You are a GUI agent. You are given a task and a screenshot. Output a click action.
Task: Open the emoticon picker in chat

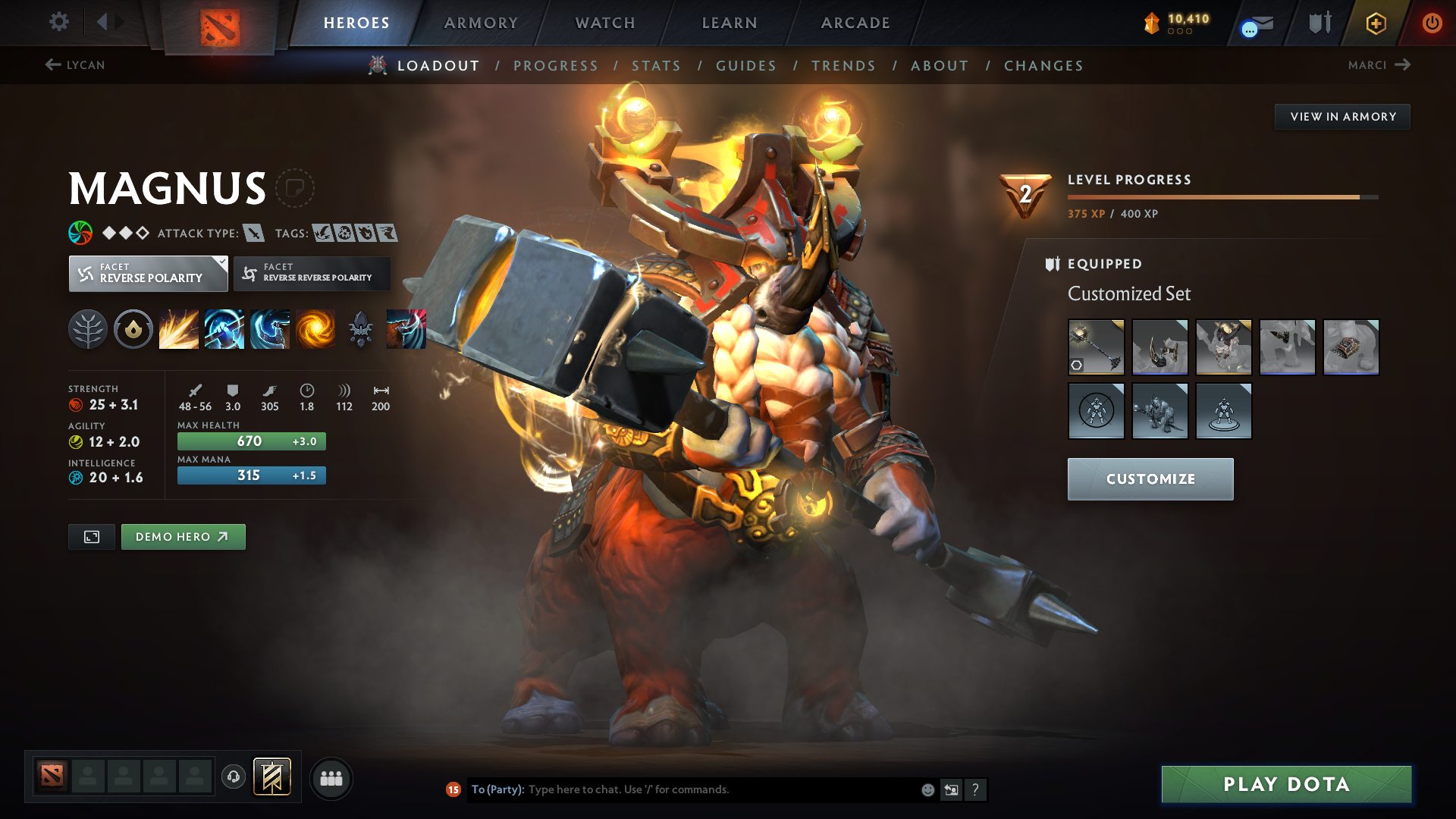point(927,789)
